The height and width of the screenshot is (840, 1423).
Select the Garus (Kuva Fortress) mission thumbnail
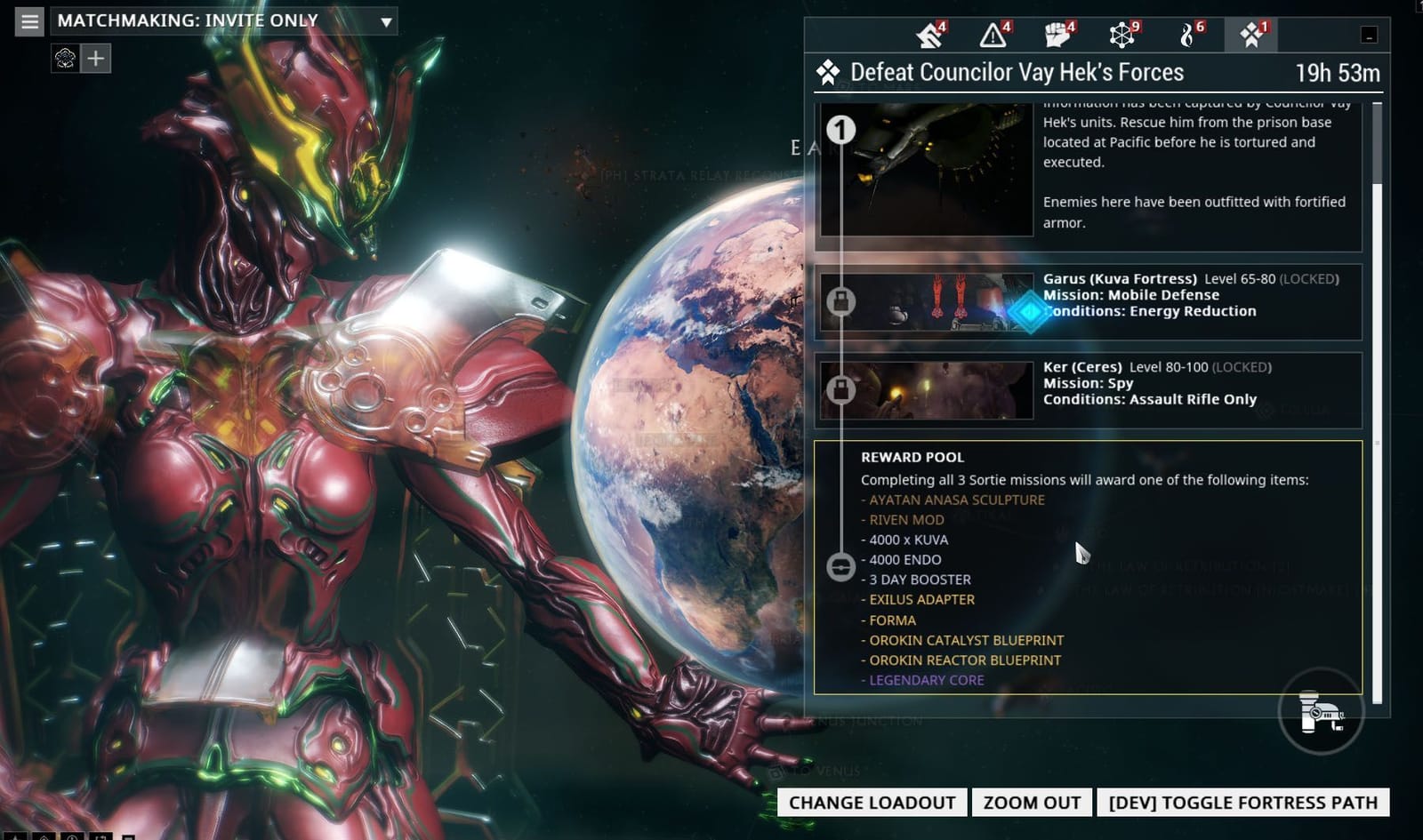(928, 302)
